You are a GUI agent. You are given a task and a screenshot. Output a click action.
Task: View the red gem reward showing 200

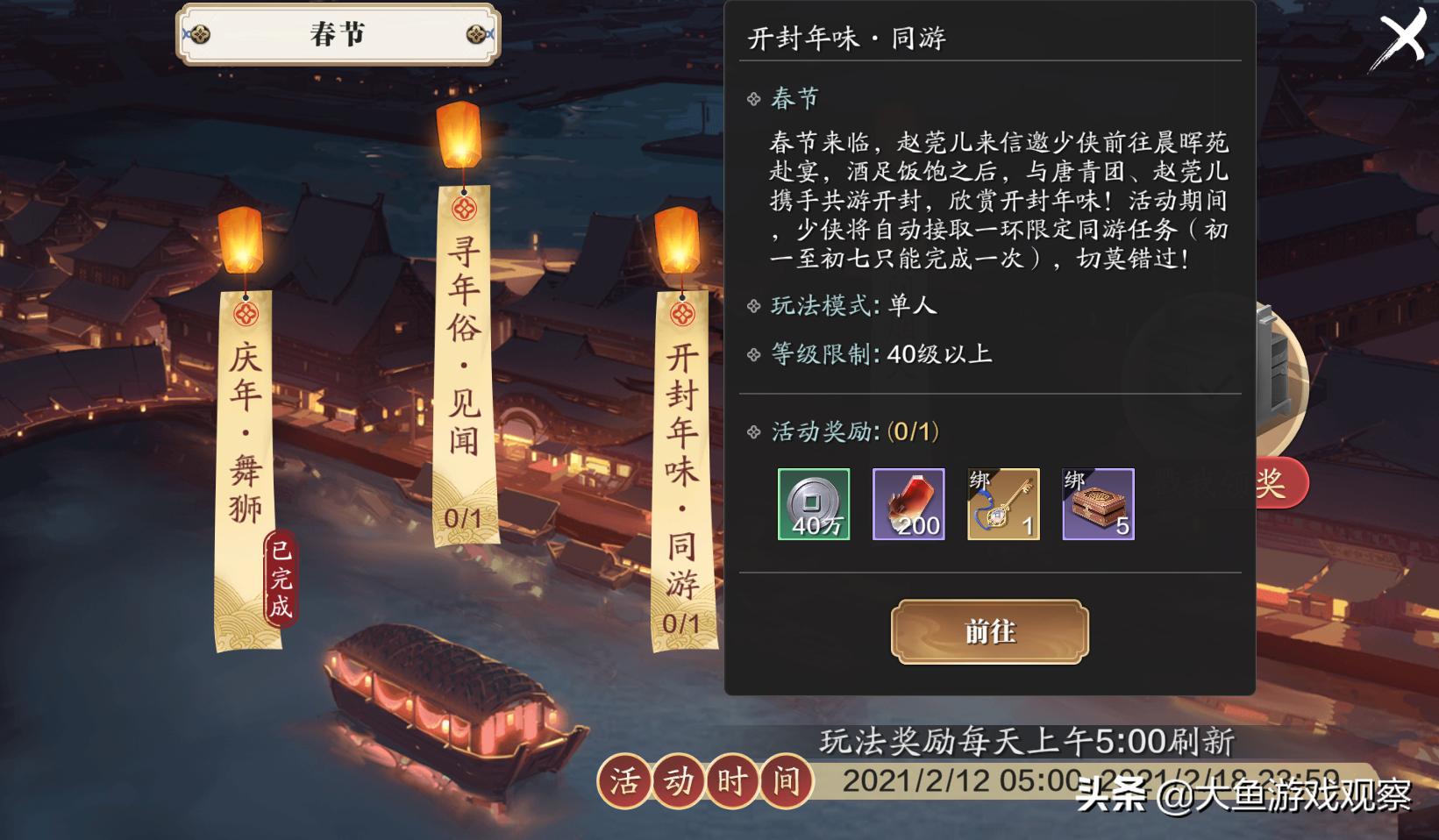click(908, 504)
